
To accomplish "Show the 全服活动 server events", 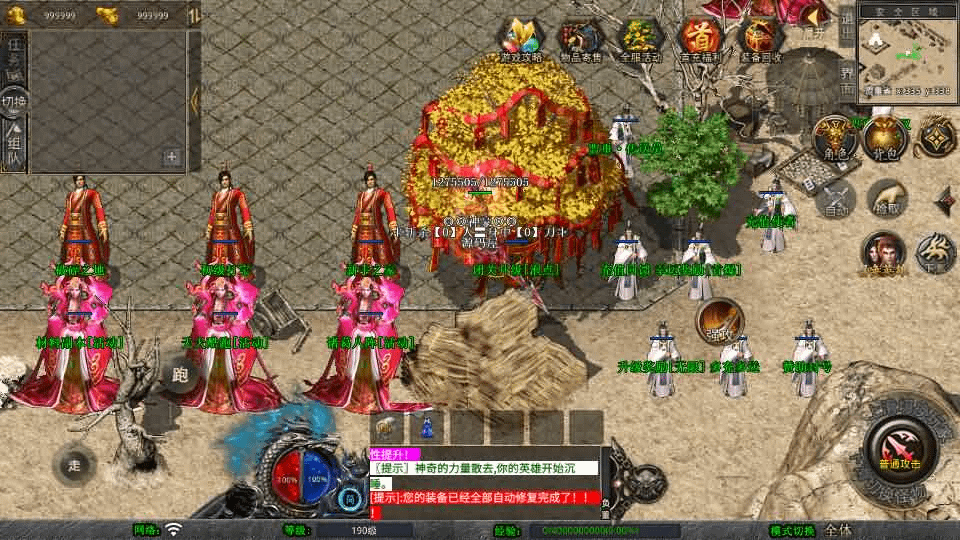I will coord(641,40).
